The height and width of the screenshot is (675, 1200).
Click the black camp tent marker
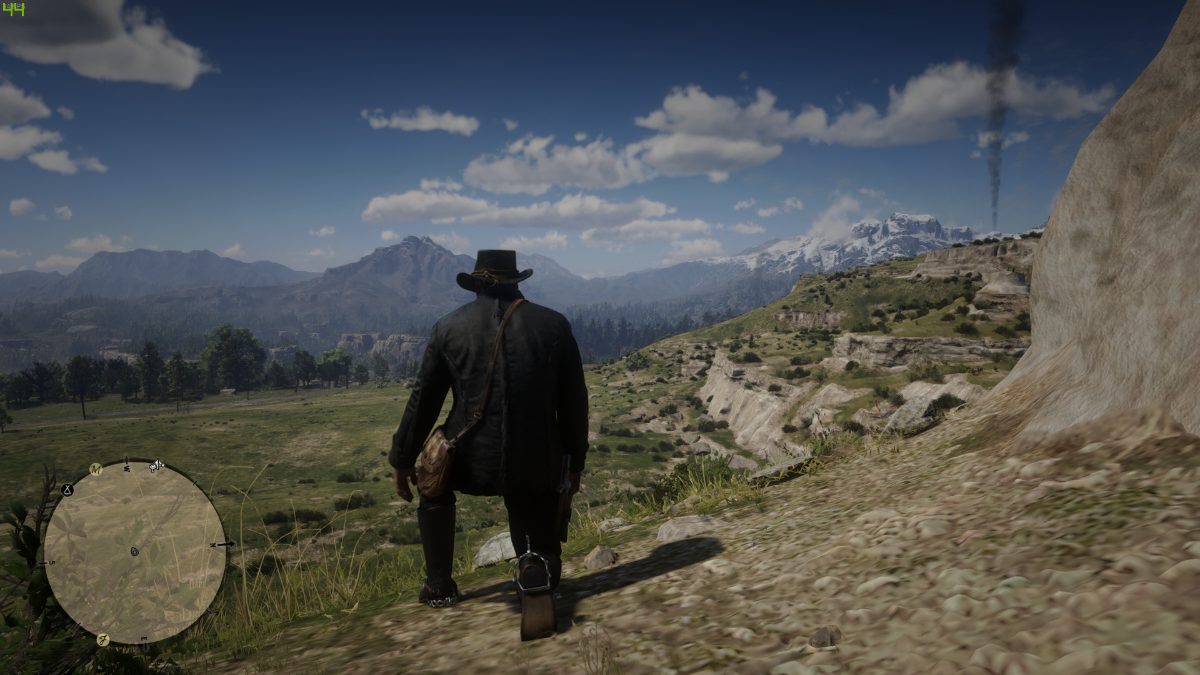(68, 489)
